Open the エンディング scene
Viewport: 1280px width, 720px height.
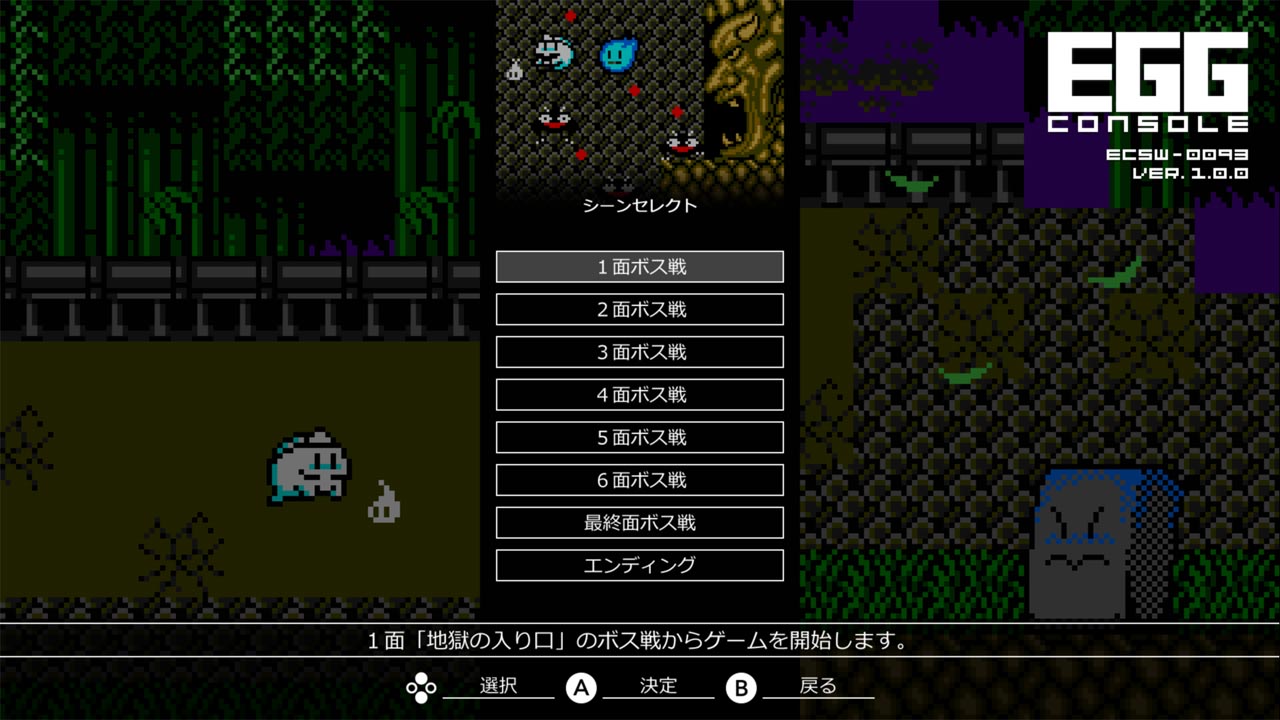[x=639, y=565]
